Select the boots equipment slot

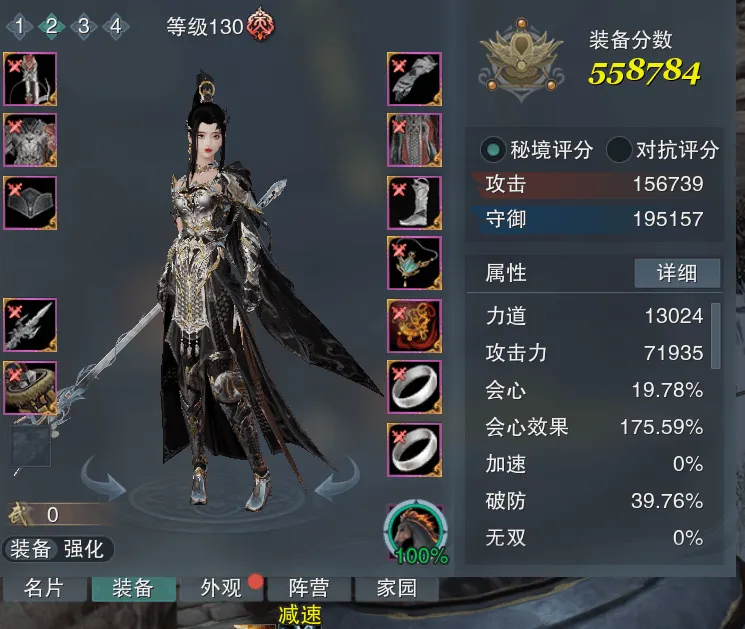tap(414, 201)
